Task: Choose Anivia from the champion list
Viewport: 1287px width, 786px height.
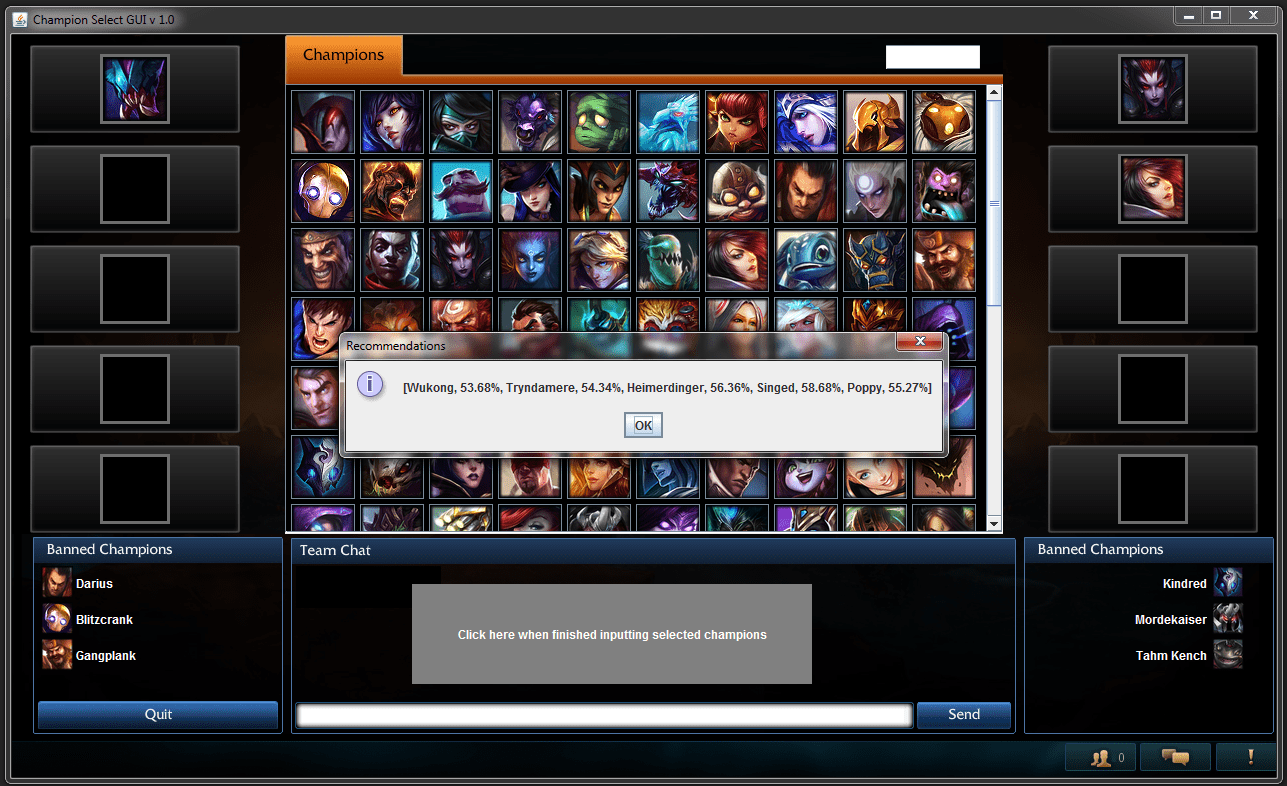Action: [x=667, y=121]
